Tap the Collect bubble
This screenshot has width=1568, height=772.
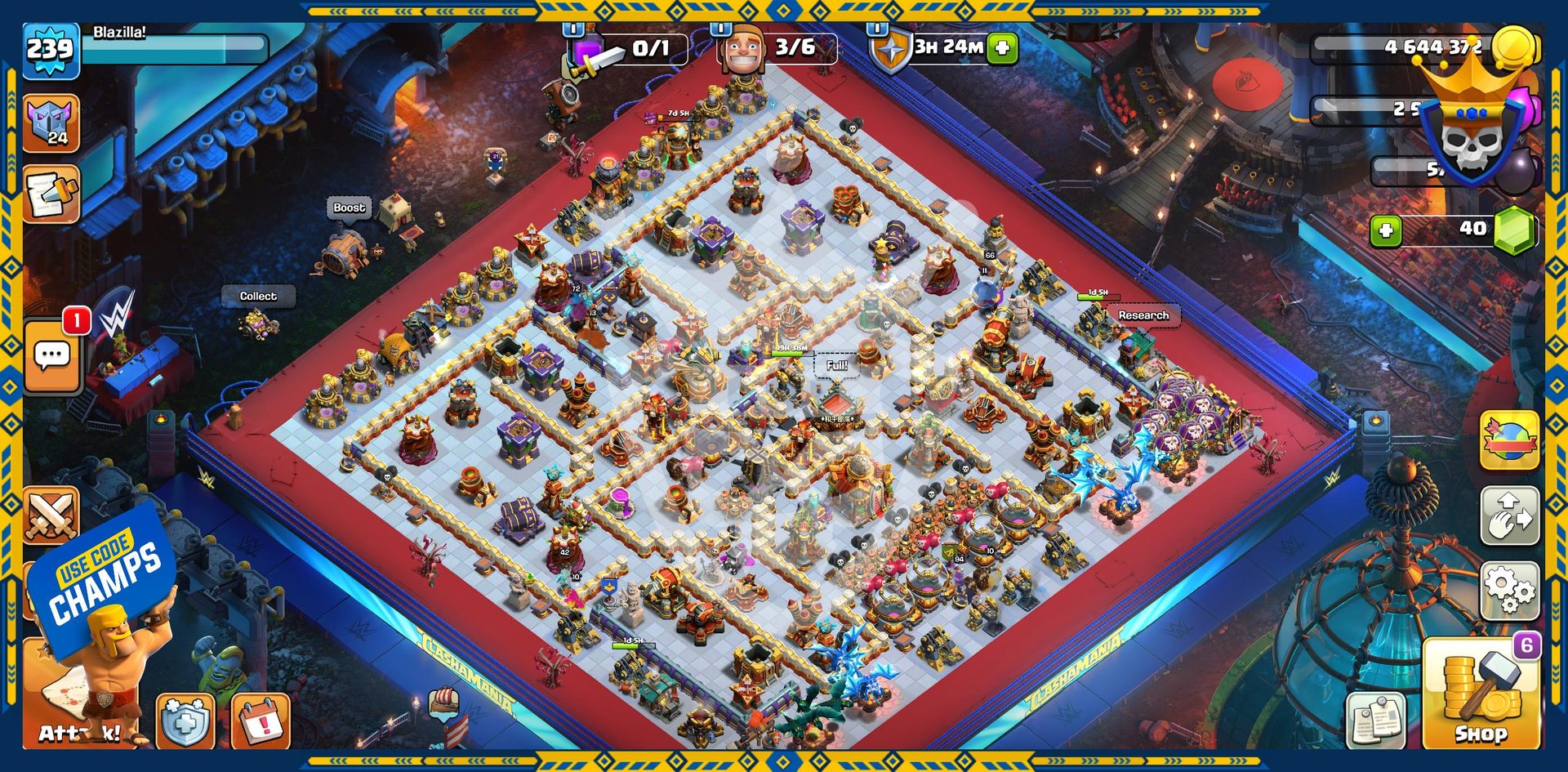(x=258, y=297)
